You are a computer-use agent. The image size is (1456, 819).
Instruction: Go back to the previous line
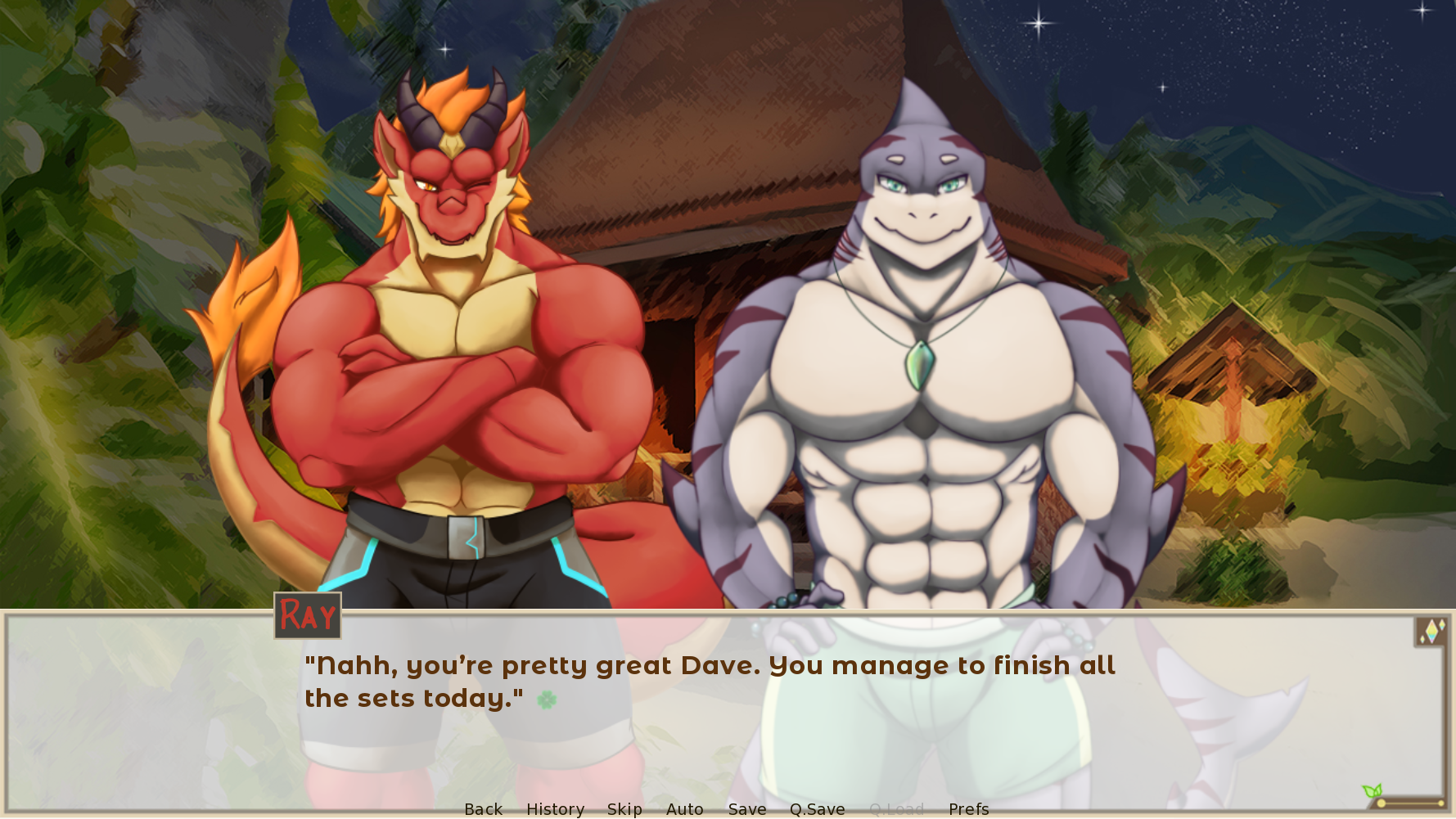[x=483, y=808]
